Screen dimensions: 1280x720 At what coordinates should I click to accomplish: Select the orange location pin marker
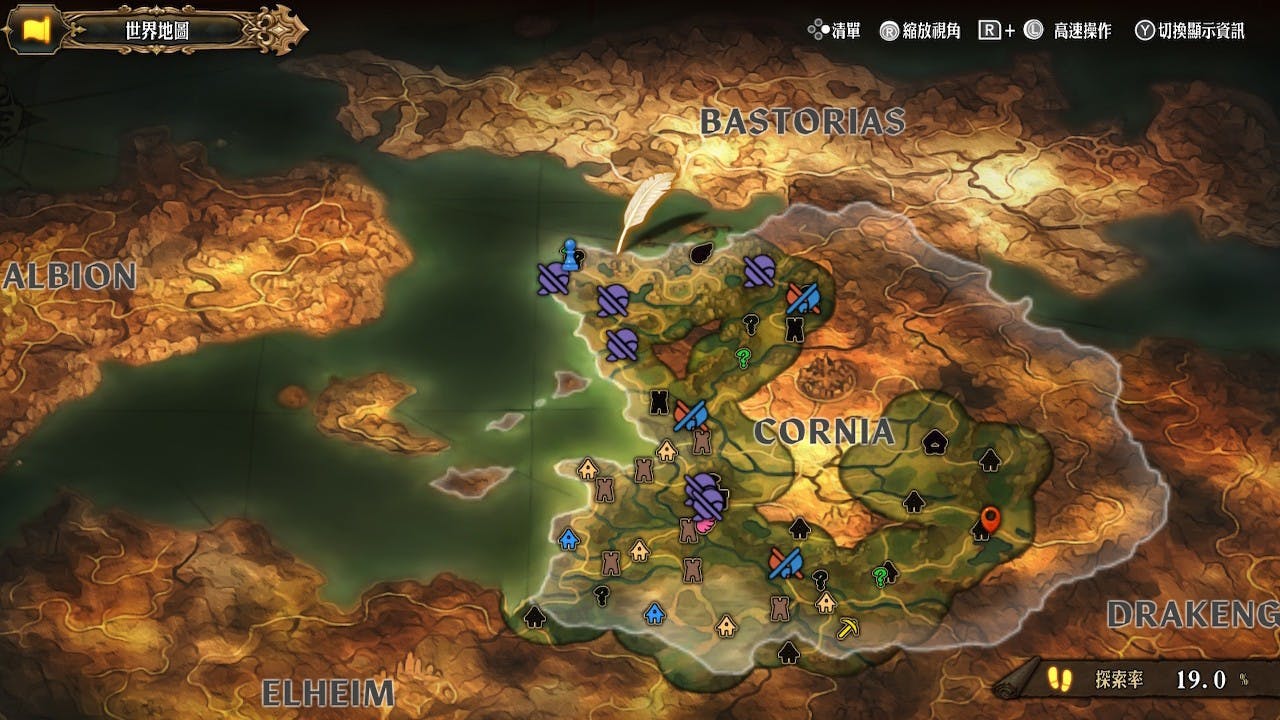(x=990, y=519)
